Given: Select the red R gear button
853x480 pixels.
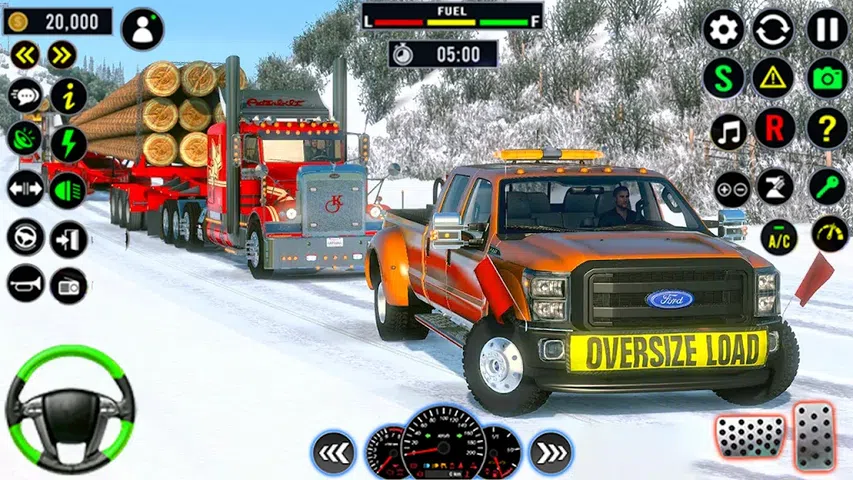Looking at the screenshot, I should [x=773, y=127].
